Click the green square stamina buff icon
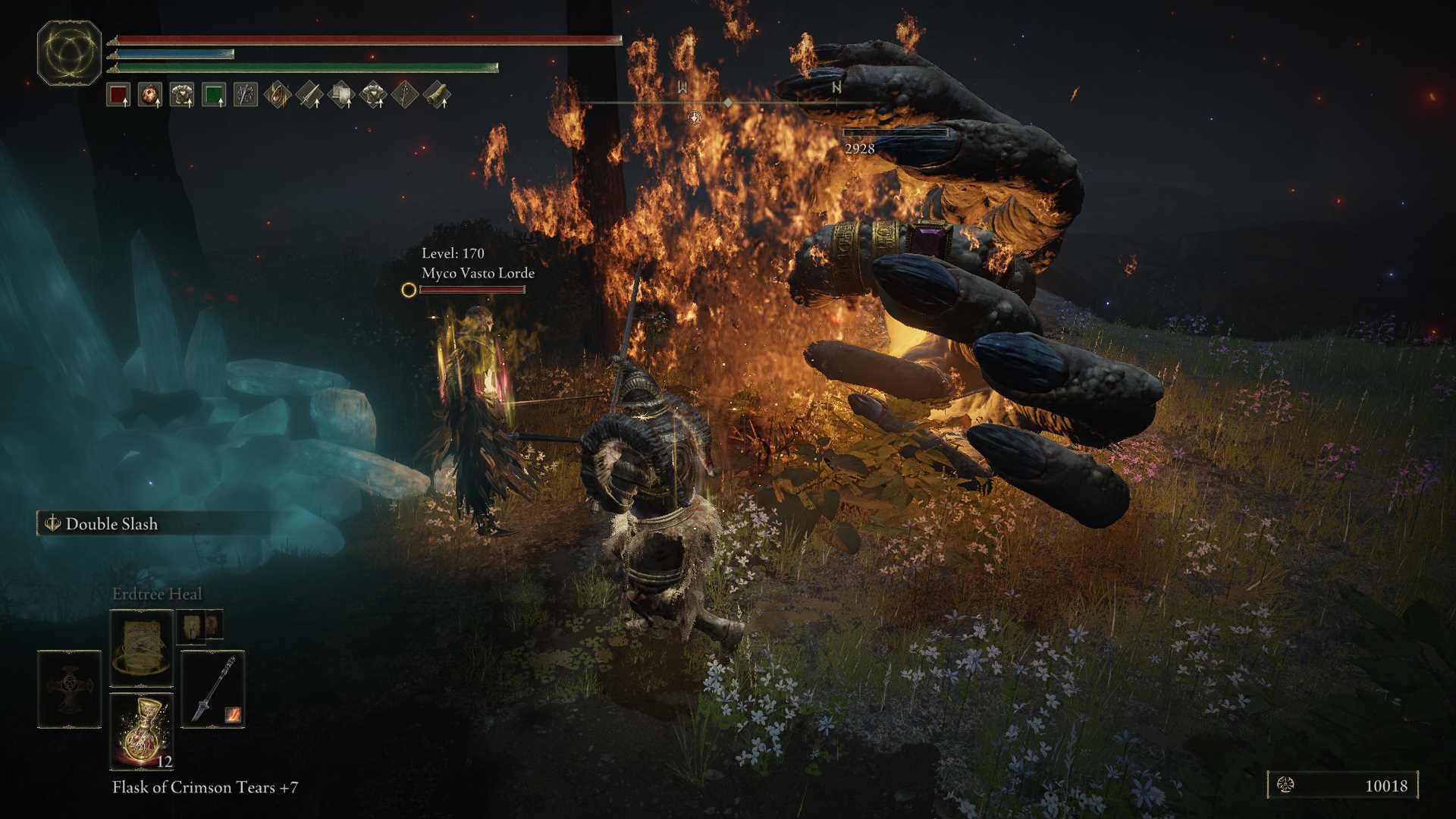The width and height of the screenshot is (1456, 819). click(x=214, y=96)
